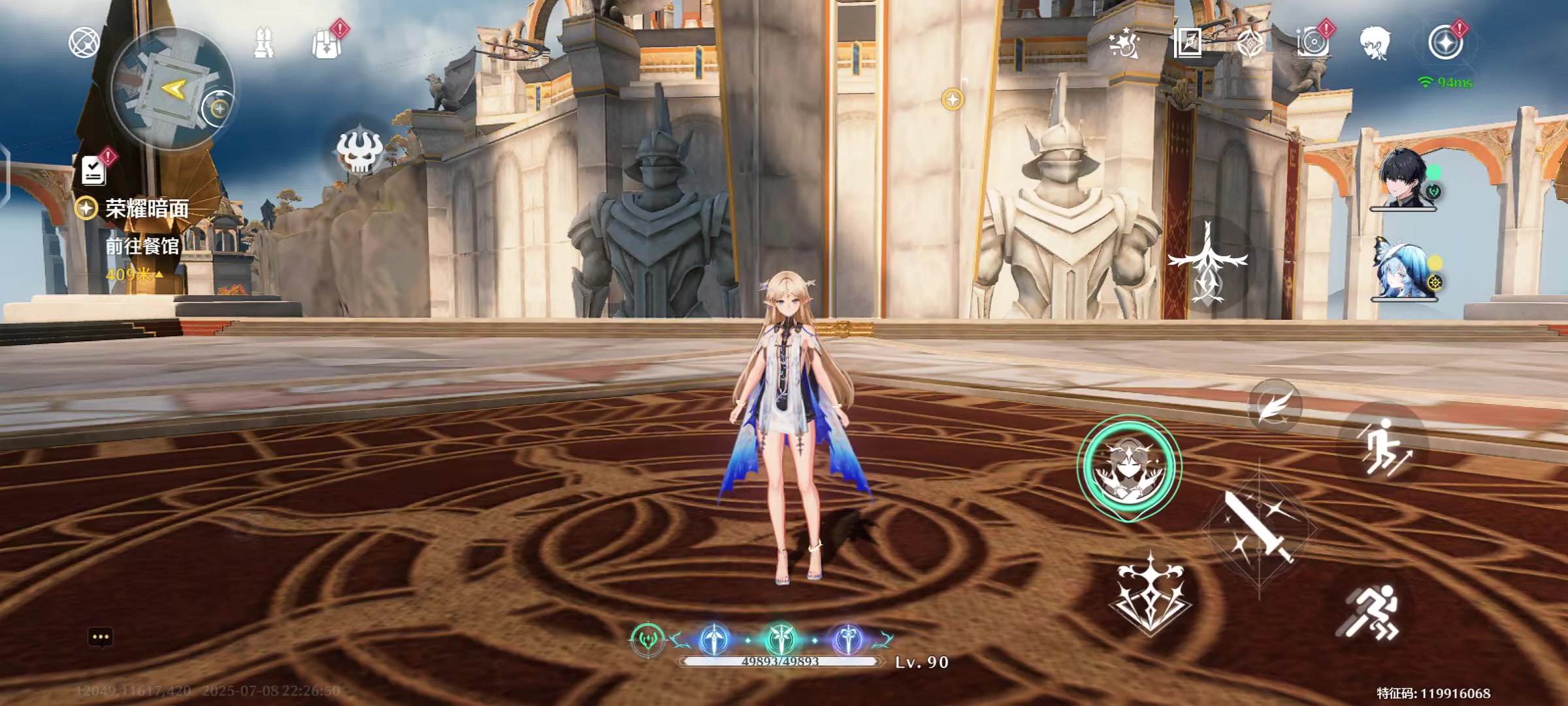Activate the green-ringed character ultimate skill
The image size is (1568, 706).
tap(1129, 467)
